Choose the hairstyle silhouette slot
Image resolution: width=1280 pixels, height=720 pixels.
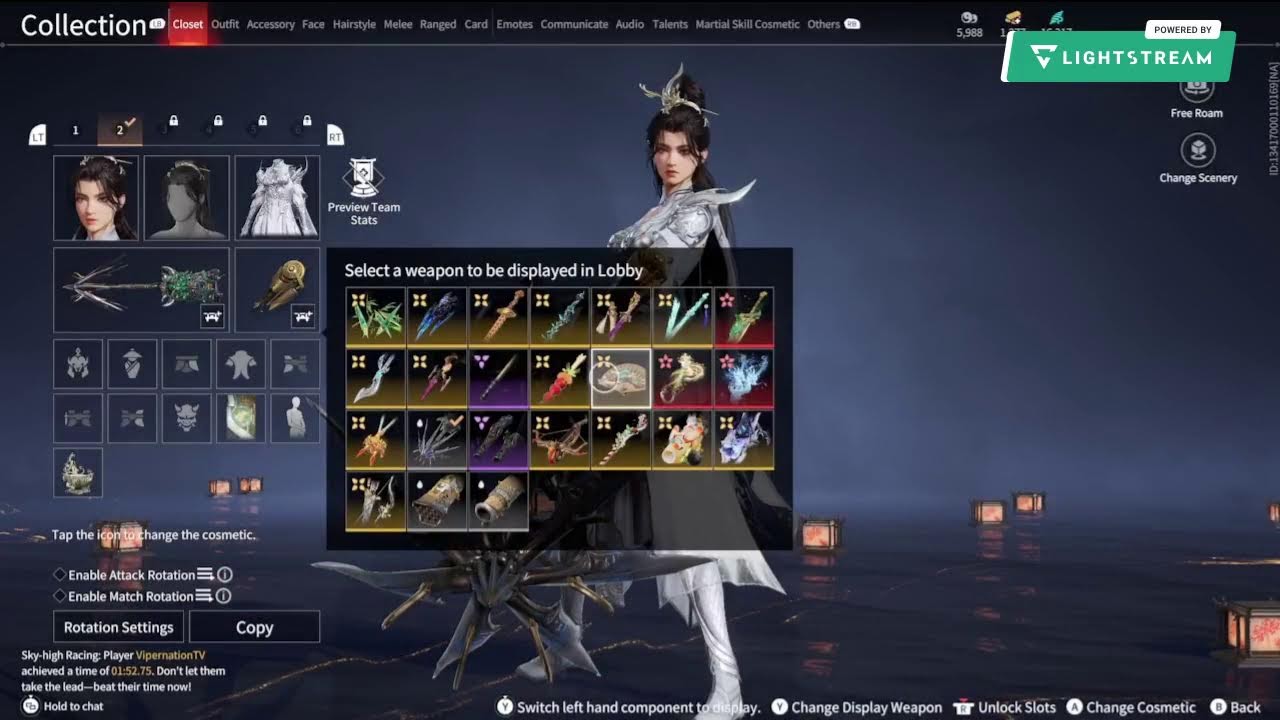tap(187, 198)
